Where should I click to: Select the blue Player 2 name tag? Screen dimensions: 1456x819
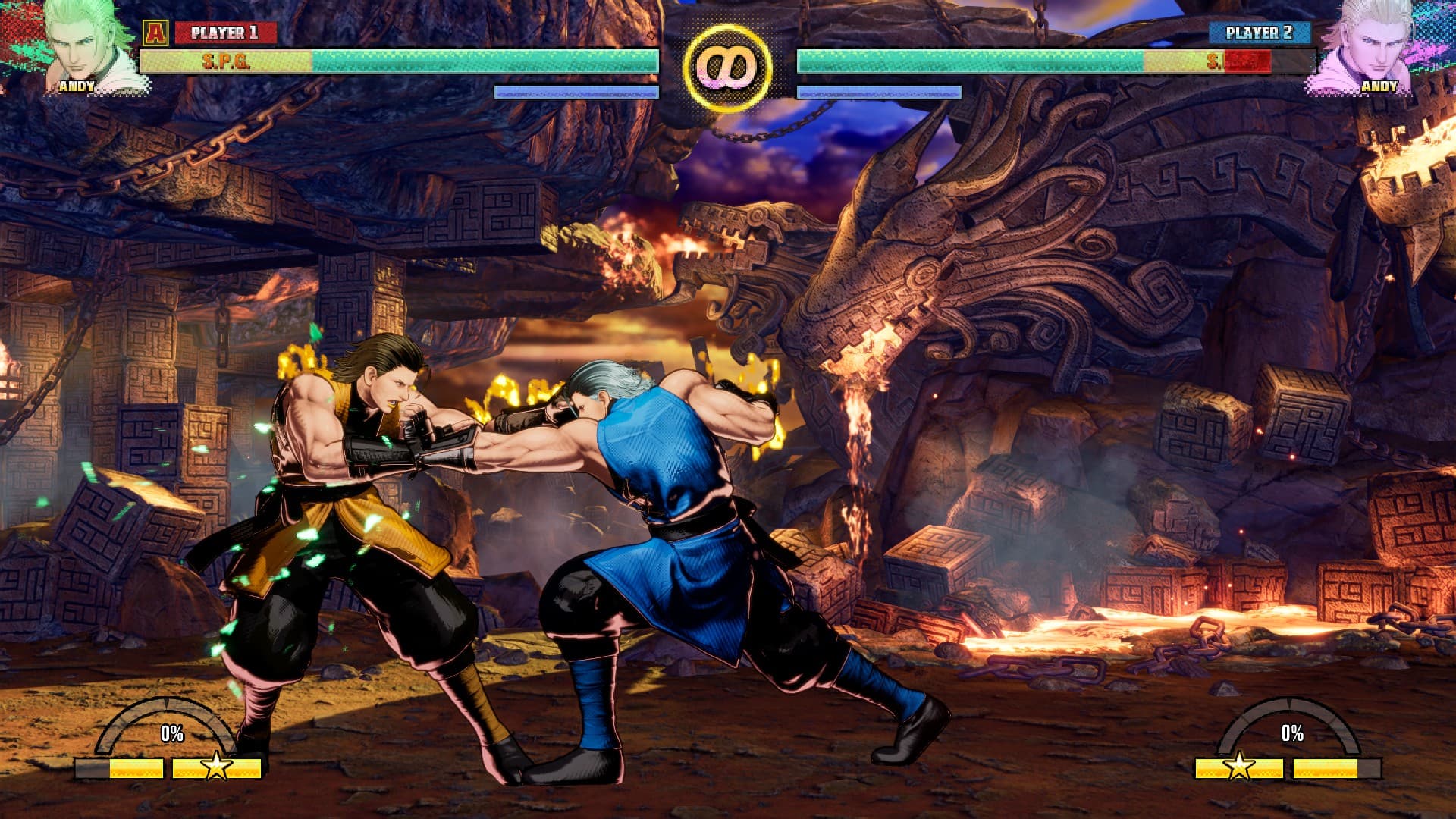point(1259,33)
